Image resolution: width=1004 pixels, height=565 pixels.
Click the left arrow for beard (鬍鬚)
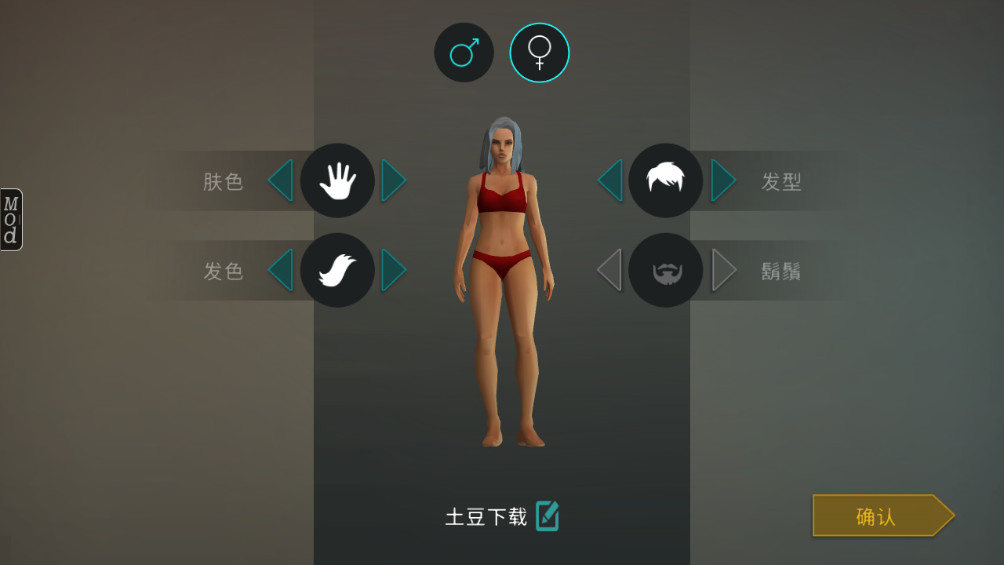coord(610,270)
